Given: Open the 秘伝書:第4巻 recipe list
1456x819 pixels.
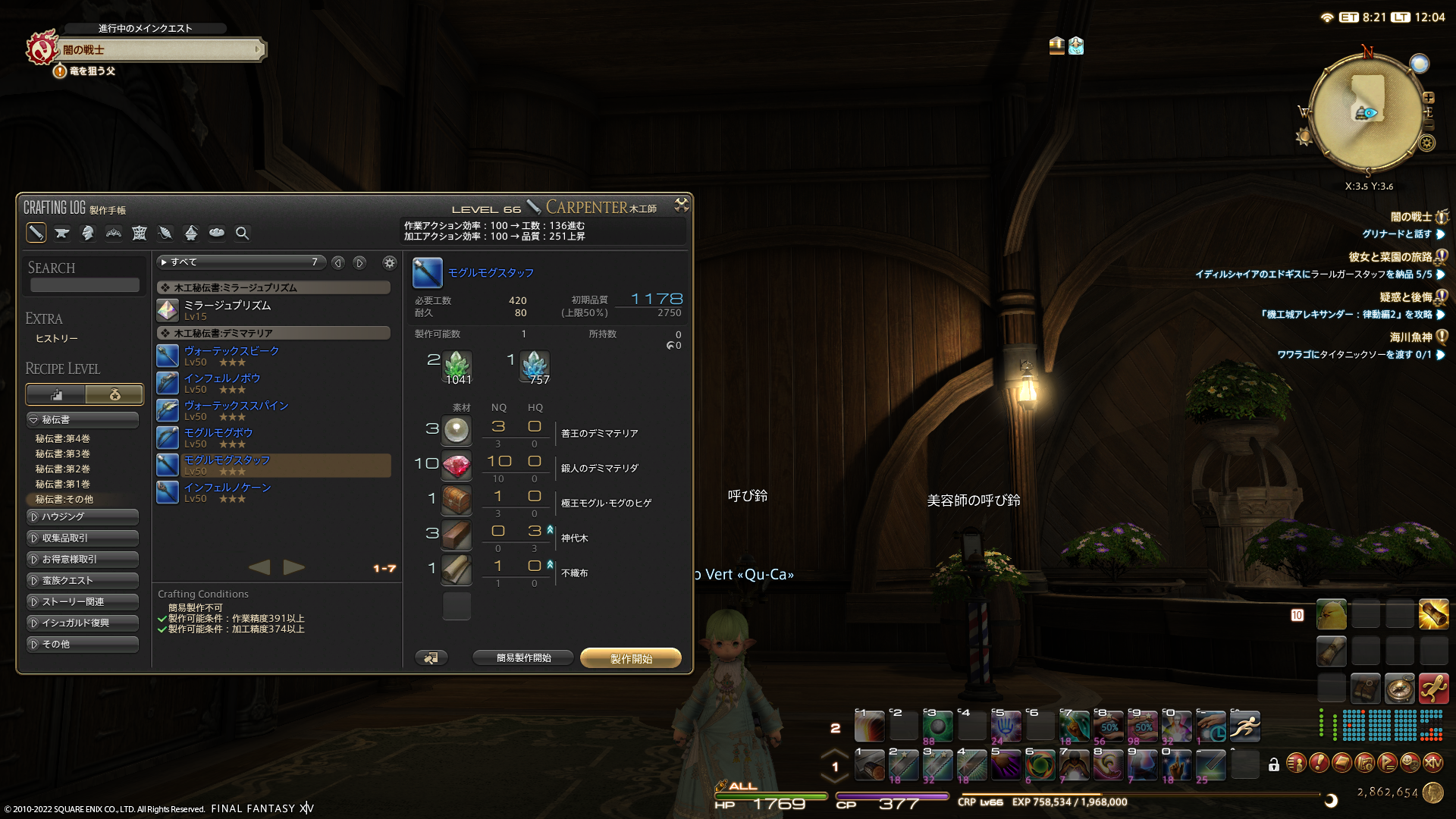Looking at the screenshot, I should [x=63, y=438].
